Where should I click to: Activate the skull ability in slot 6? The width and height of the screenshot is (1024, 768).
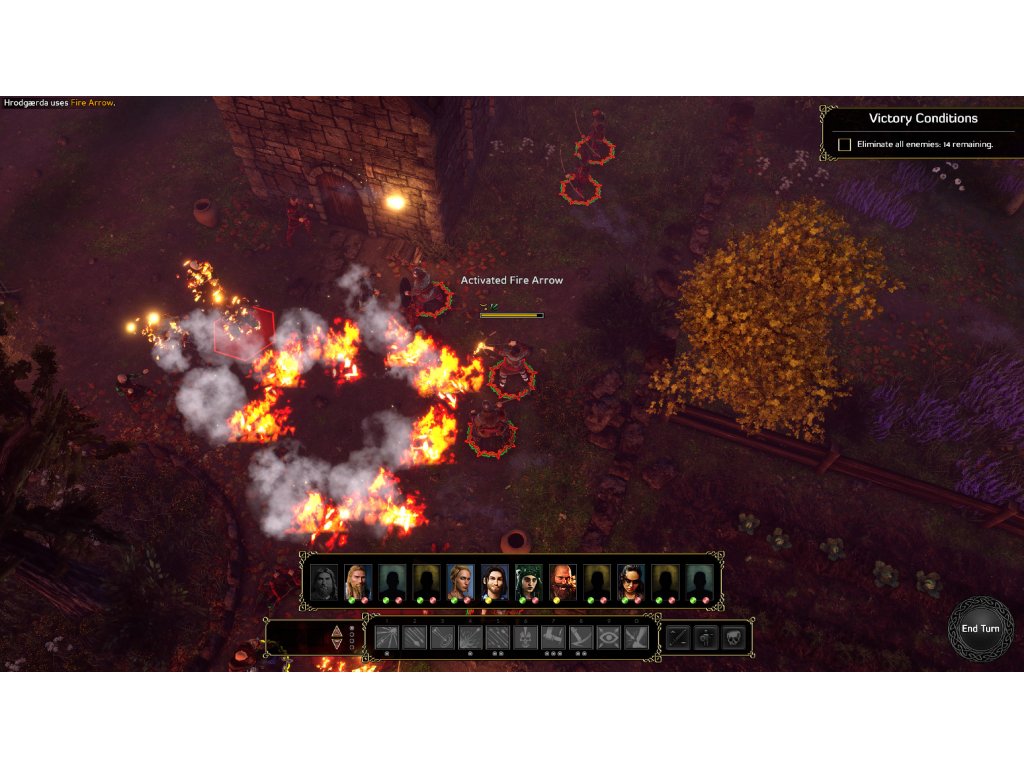tap(525, 637)
